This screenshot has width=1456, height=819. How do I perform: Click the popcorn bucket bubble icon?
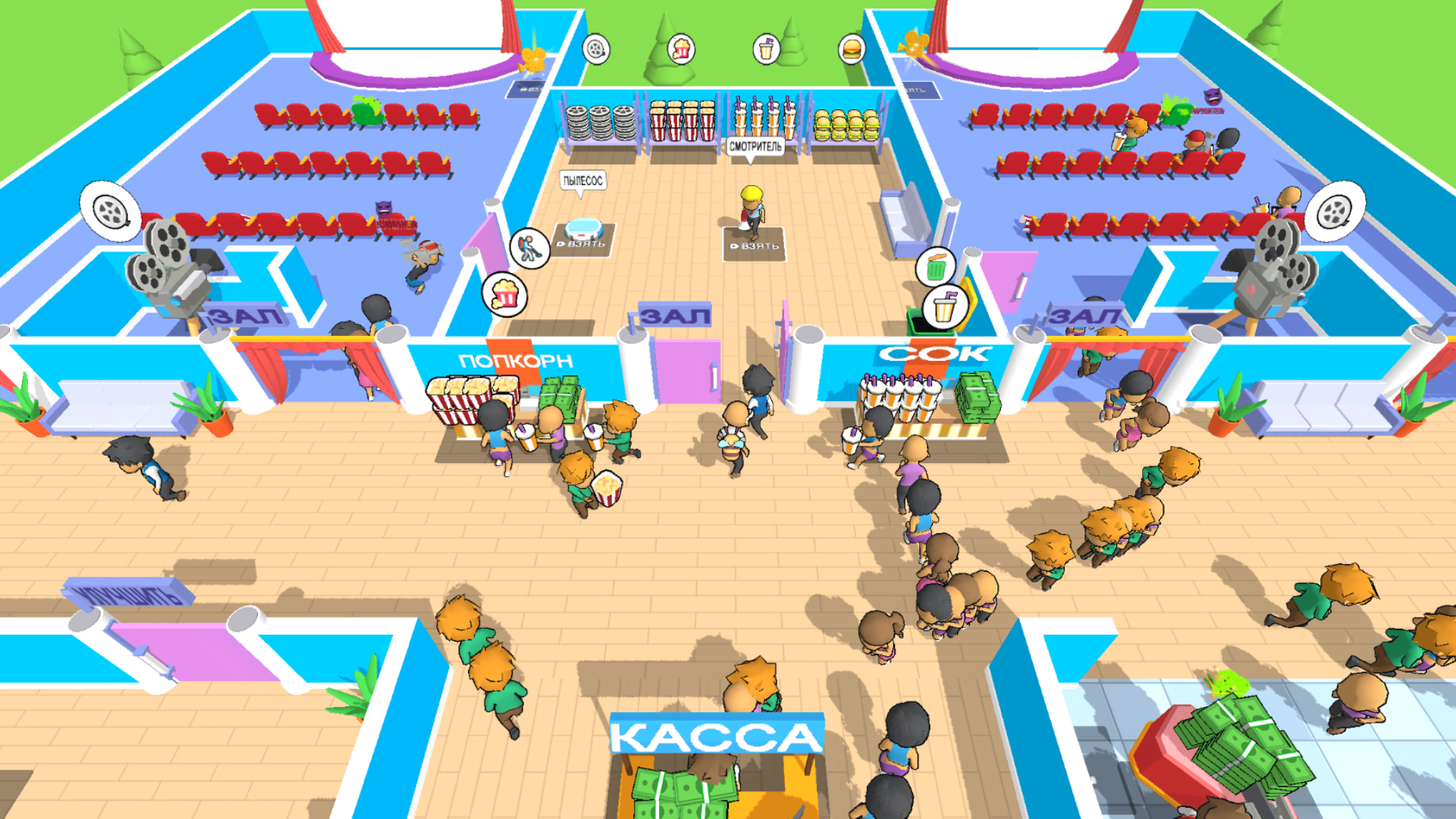[x=682, y=49]
